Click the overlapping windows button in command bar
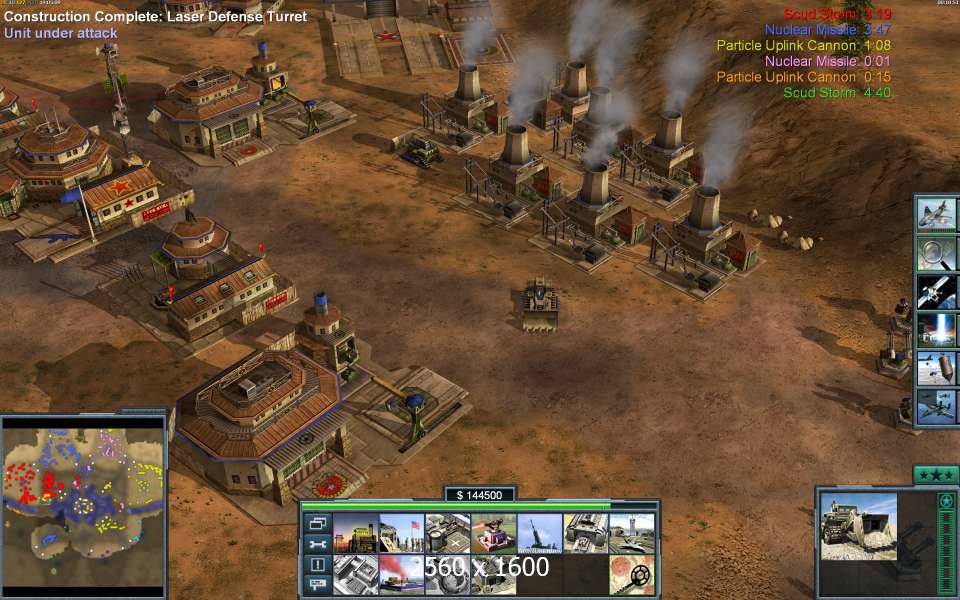 pos(317,523)
